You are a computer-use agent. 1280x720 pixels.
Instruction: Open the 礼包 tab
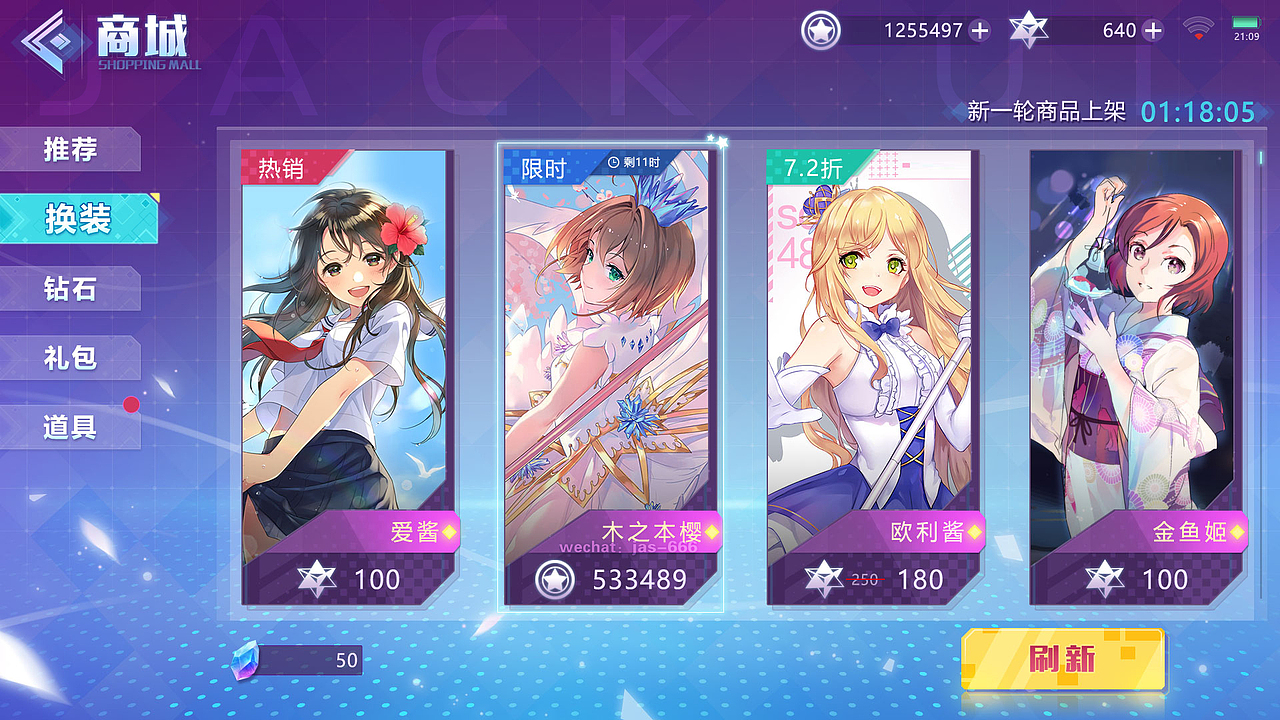(72, 358)
